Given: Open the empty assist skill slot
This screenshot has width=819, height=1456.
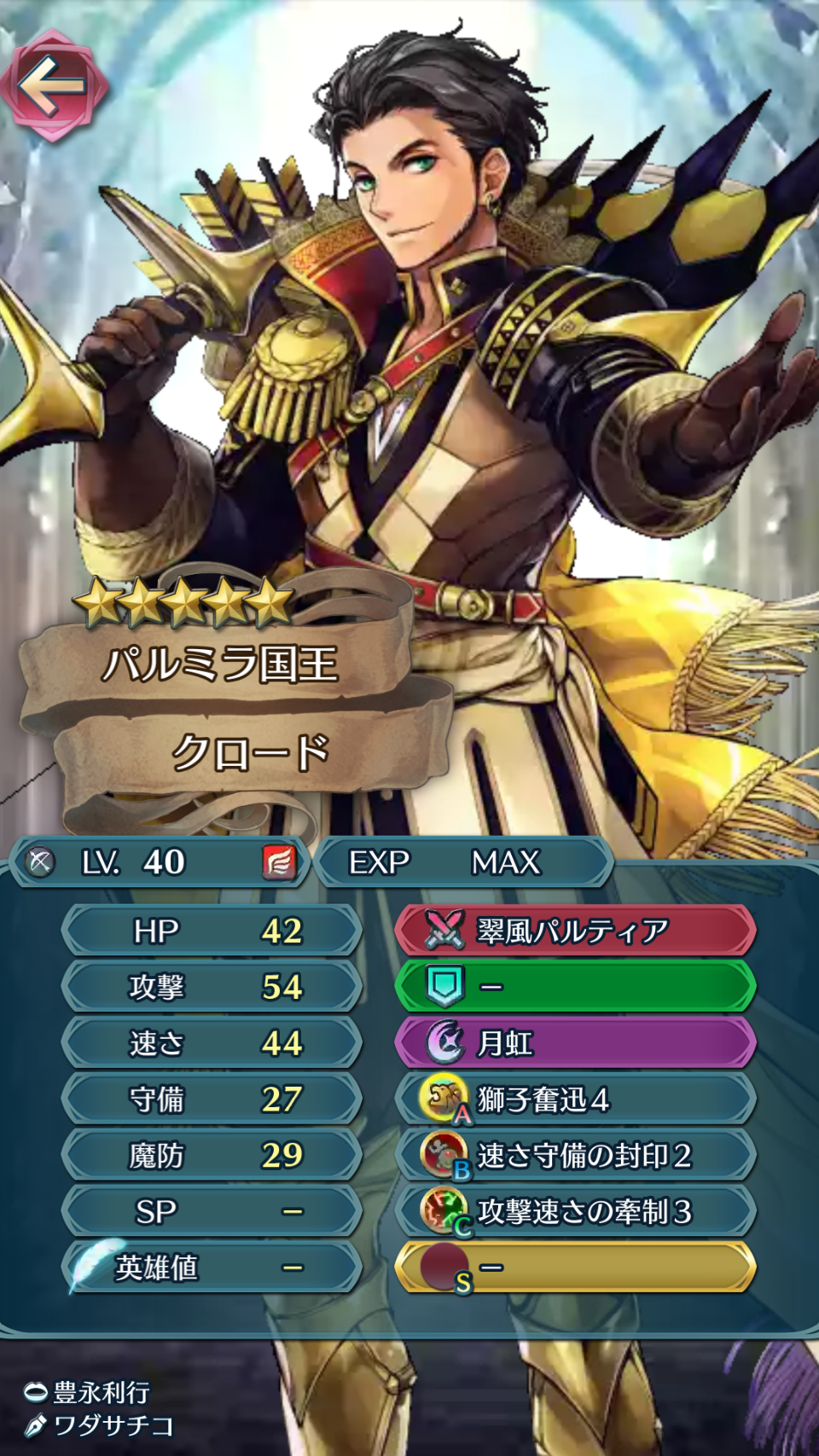Looking at the screenshot, I should point(575,987).
